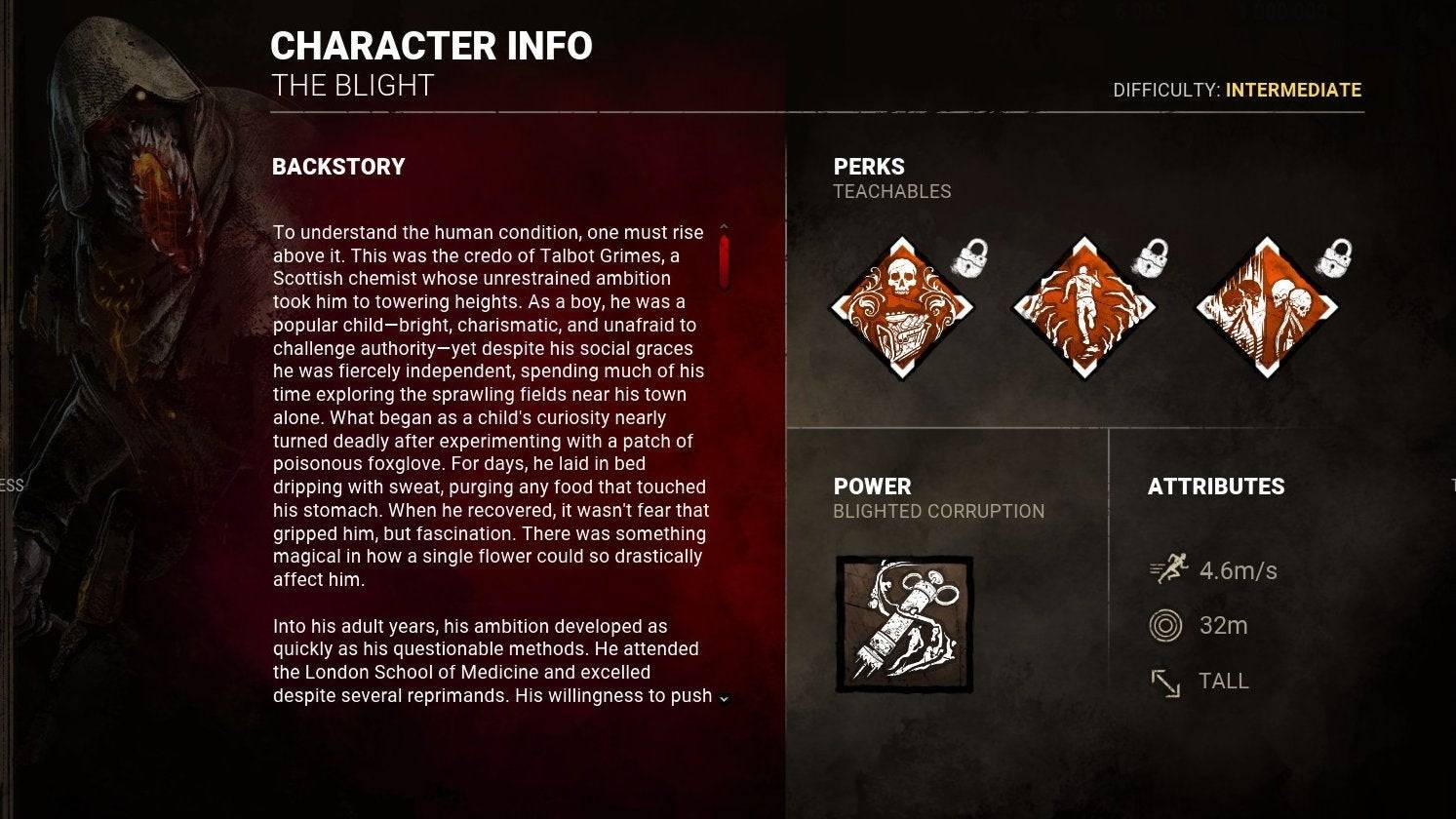Click the terror radius circles icon

1167,625
